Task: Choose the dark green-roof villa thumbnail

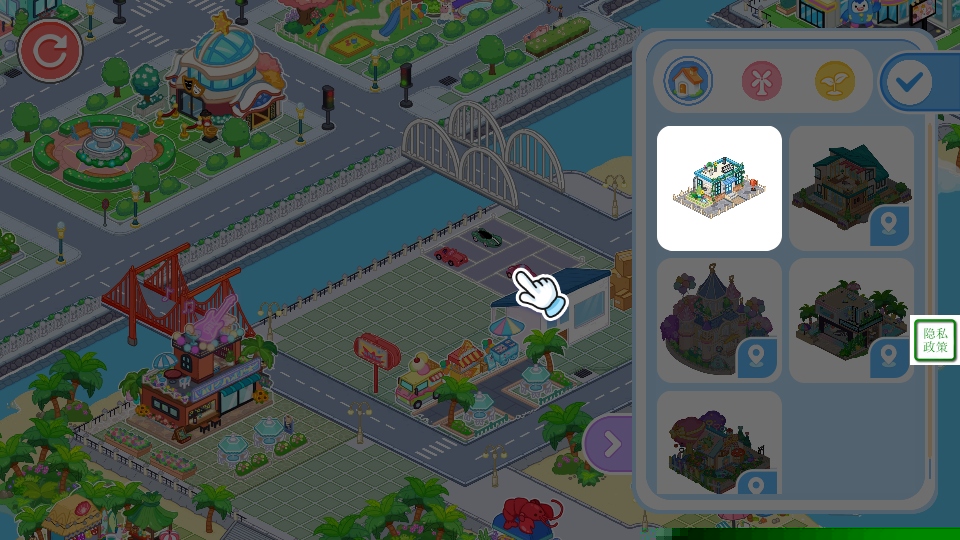Action: pyautogui.click(x=851, y=188)
